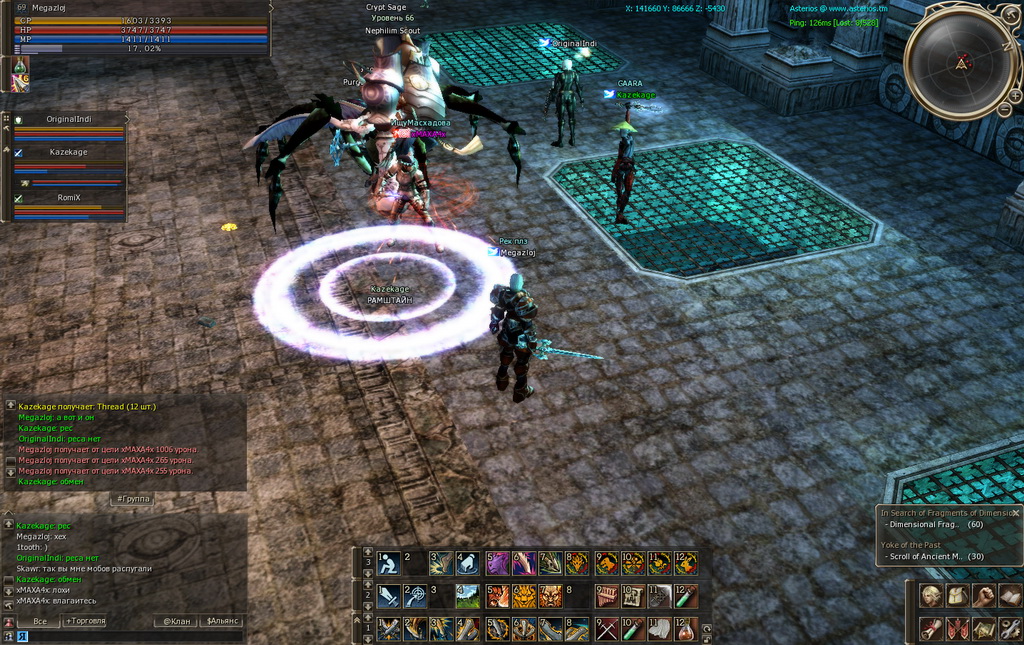Use the crossed swords attack hotbar slot
The height and width of the screenshot is (645, 1024).
point(606,629)
